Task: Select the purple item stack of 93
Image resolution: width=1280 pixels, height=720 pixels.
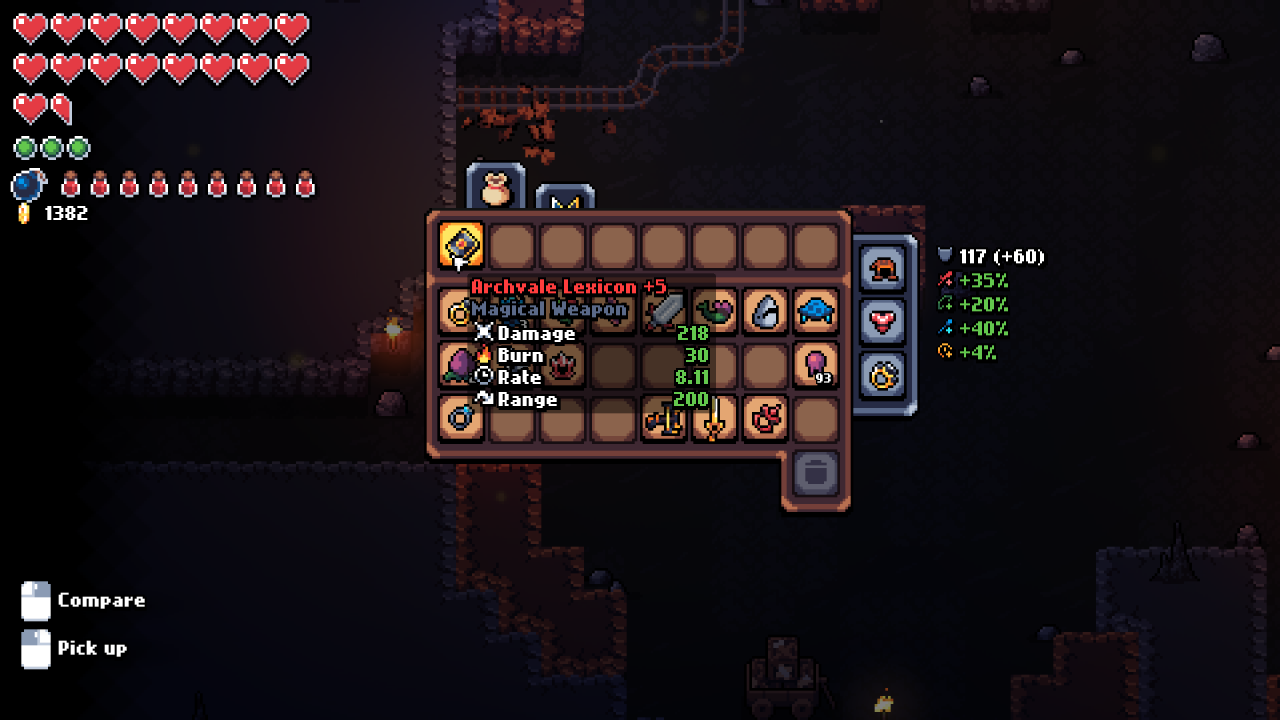Action: pyautogui.click(x=816, y=364)
